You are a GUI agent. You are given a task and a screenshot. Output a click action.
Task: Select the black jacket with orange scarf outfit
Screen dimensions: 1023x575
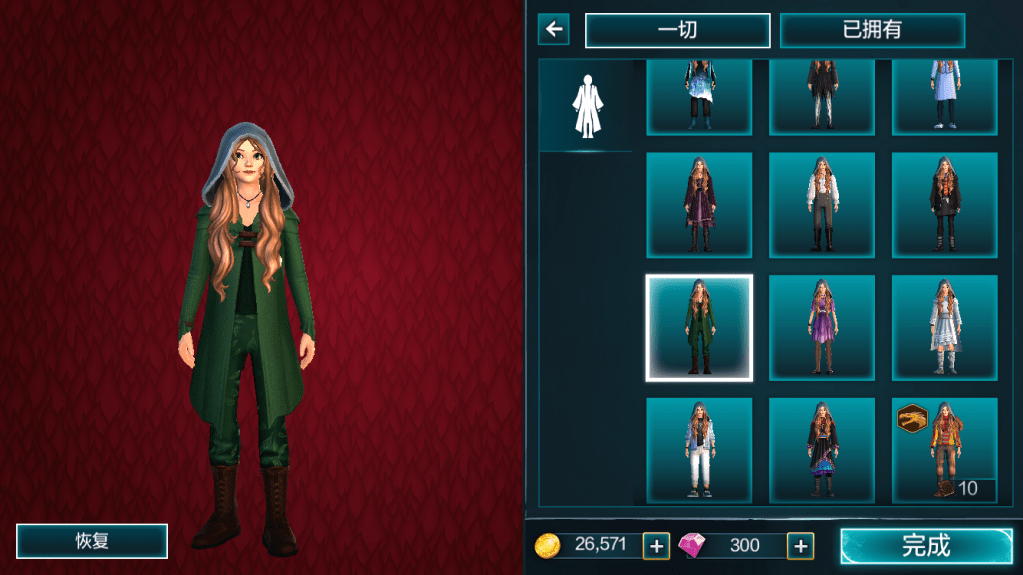pyautogui.click(x=944, y=205)
